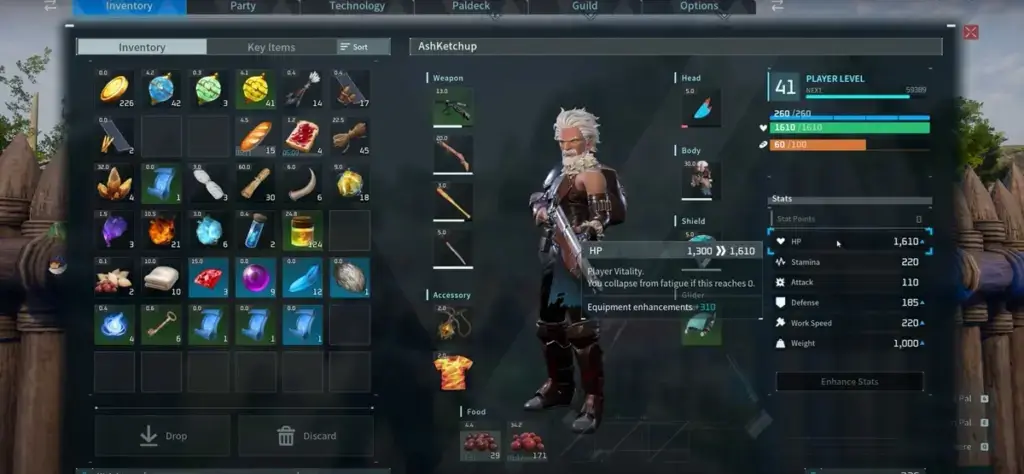Click the honey jar stack of 124

[302, 230]
